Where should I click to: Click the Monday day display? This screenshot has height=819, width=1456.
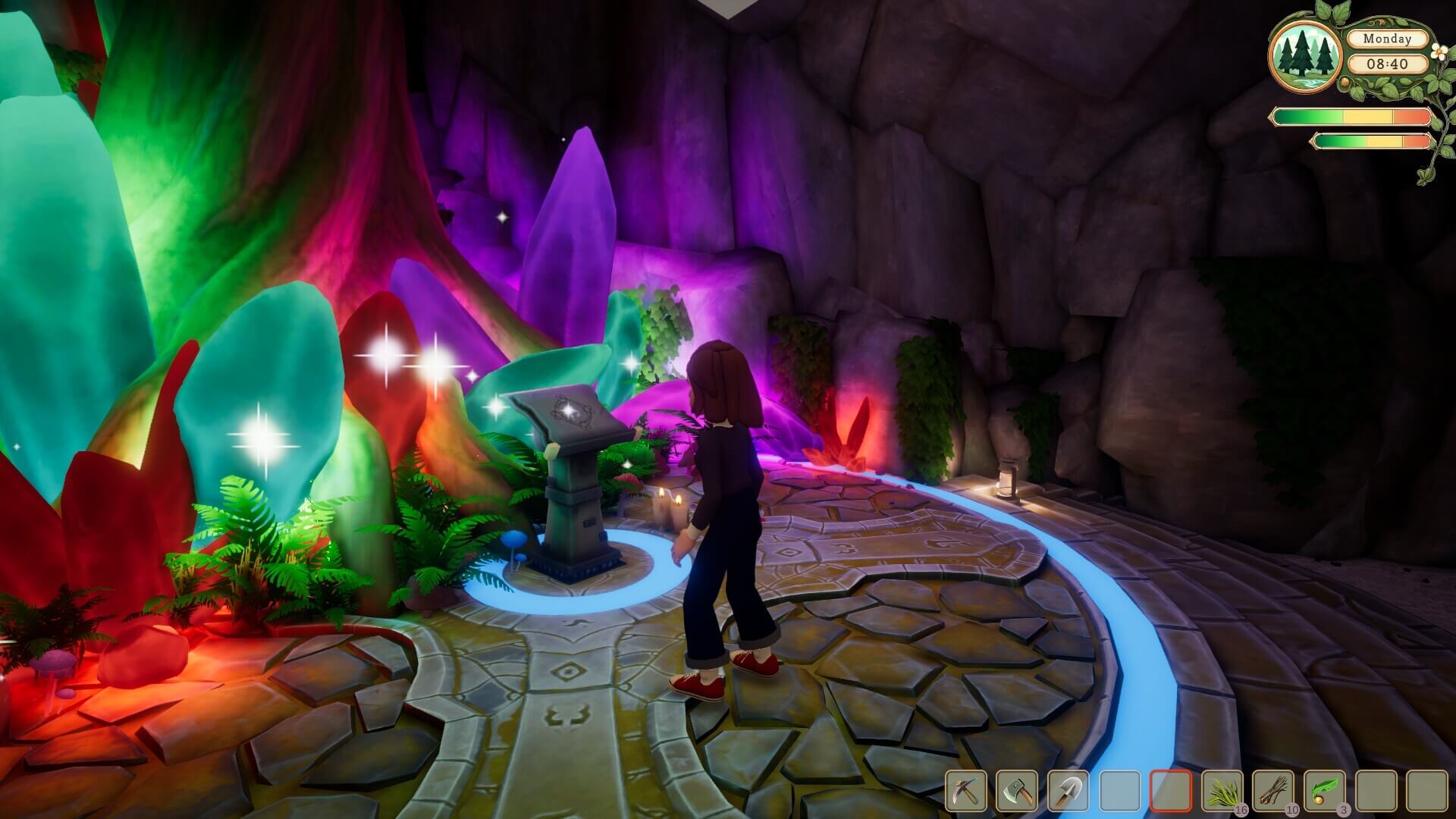click(x=1388, y=39)
